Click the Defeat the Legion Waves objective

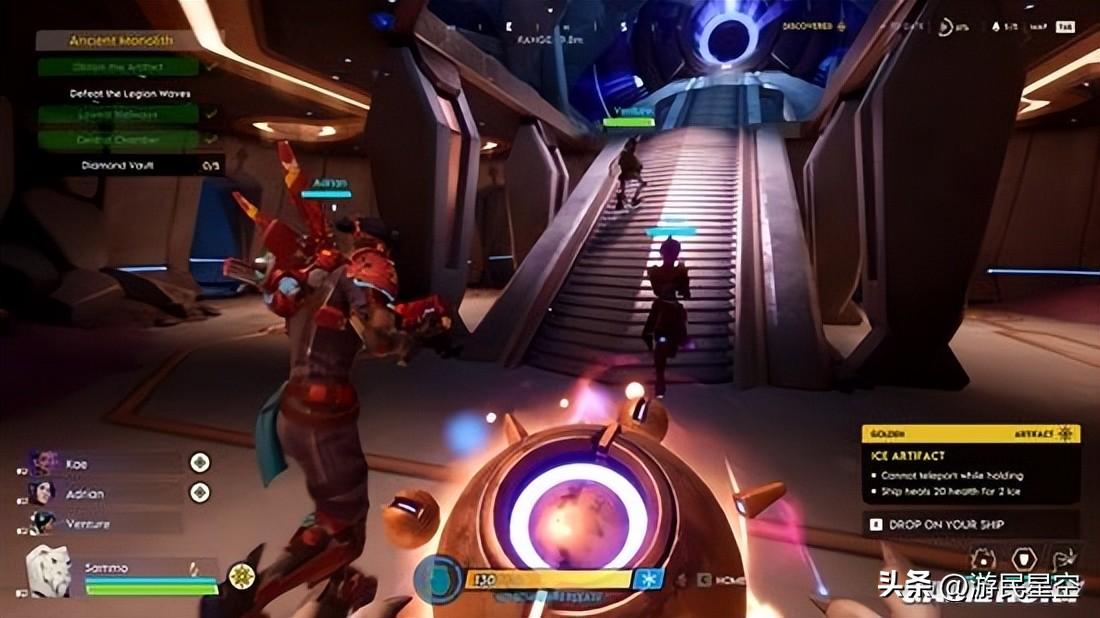click(130, 93)
